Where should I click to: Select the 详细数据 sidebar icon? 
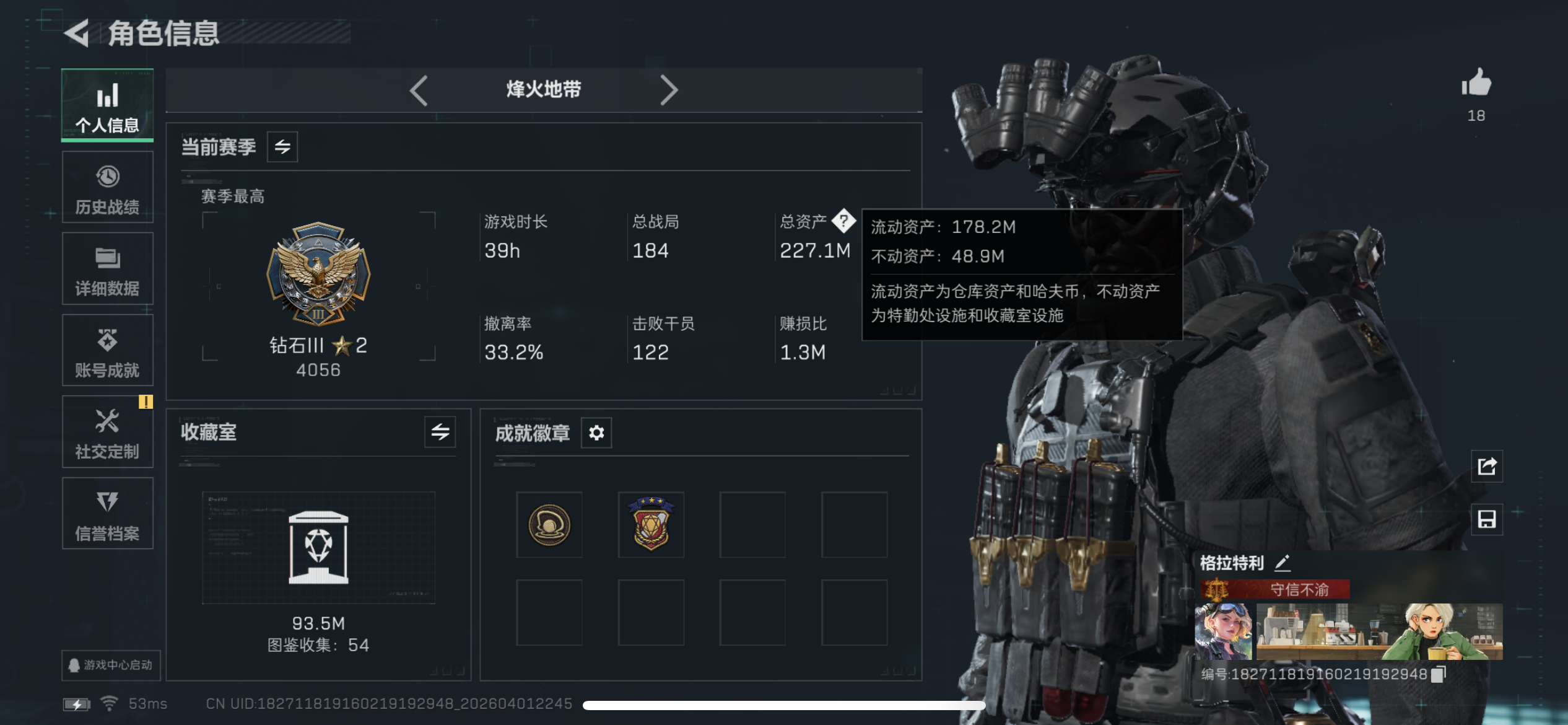pos(107,270)
